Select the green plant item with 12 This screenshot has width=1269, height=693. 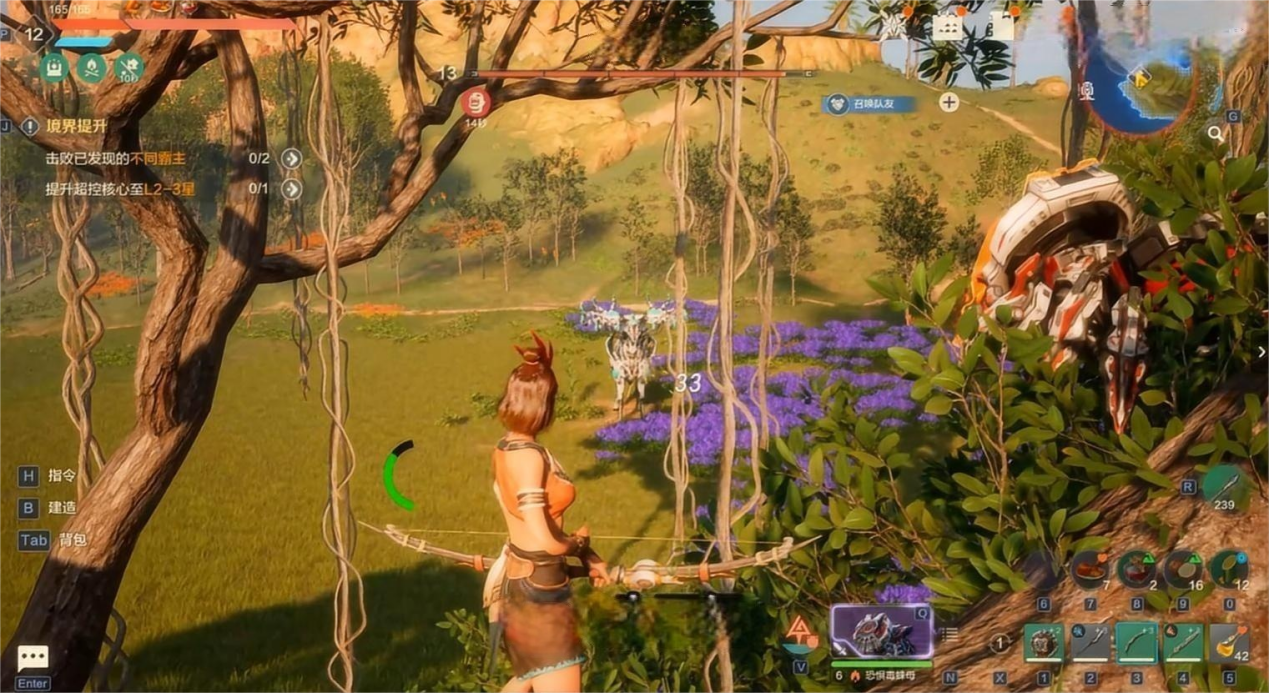click(1228, 570)
